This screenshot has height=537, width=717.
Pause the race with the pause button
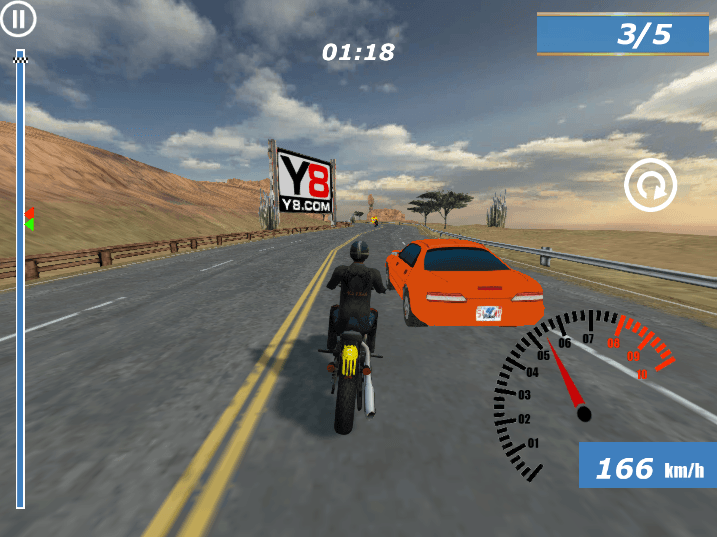pos(18,18)
